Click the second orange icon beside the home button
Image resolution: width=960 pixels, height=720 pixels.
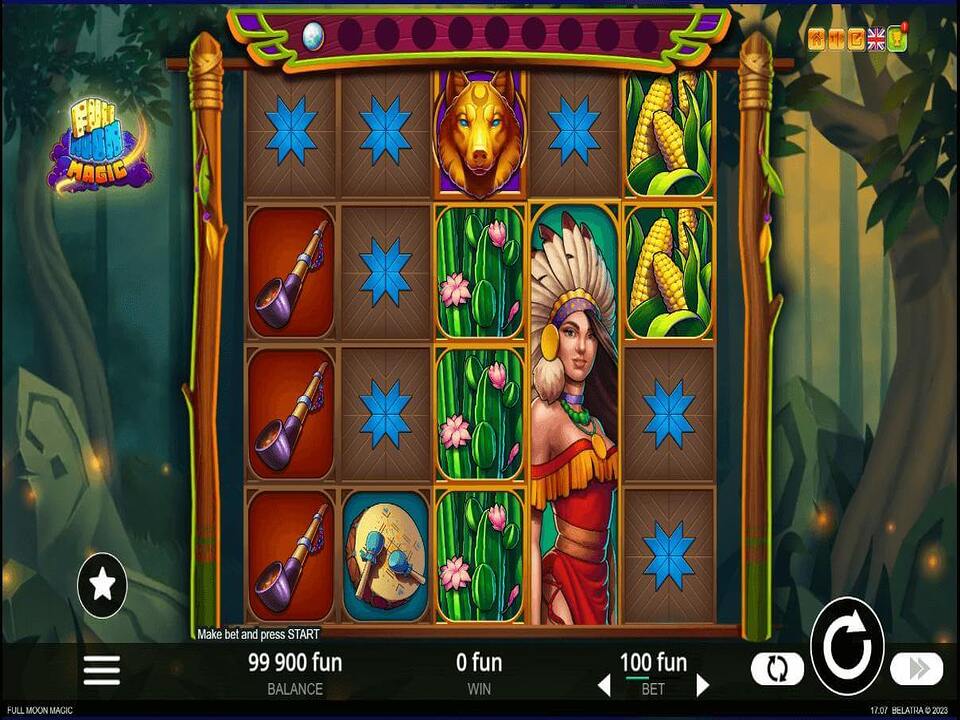point(836,39)
